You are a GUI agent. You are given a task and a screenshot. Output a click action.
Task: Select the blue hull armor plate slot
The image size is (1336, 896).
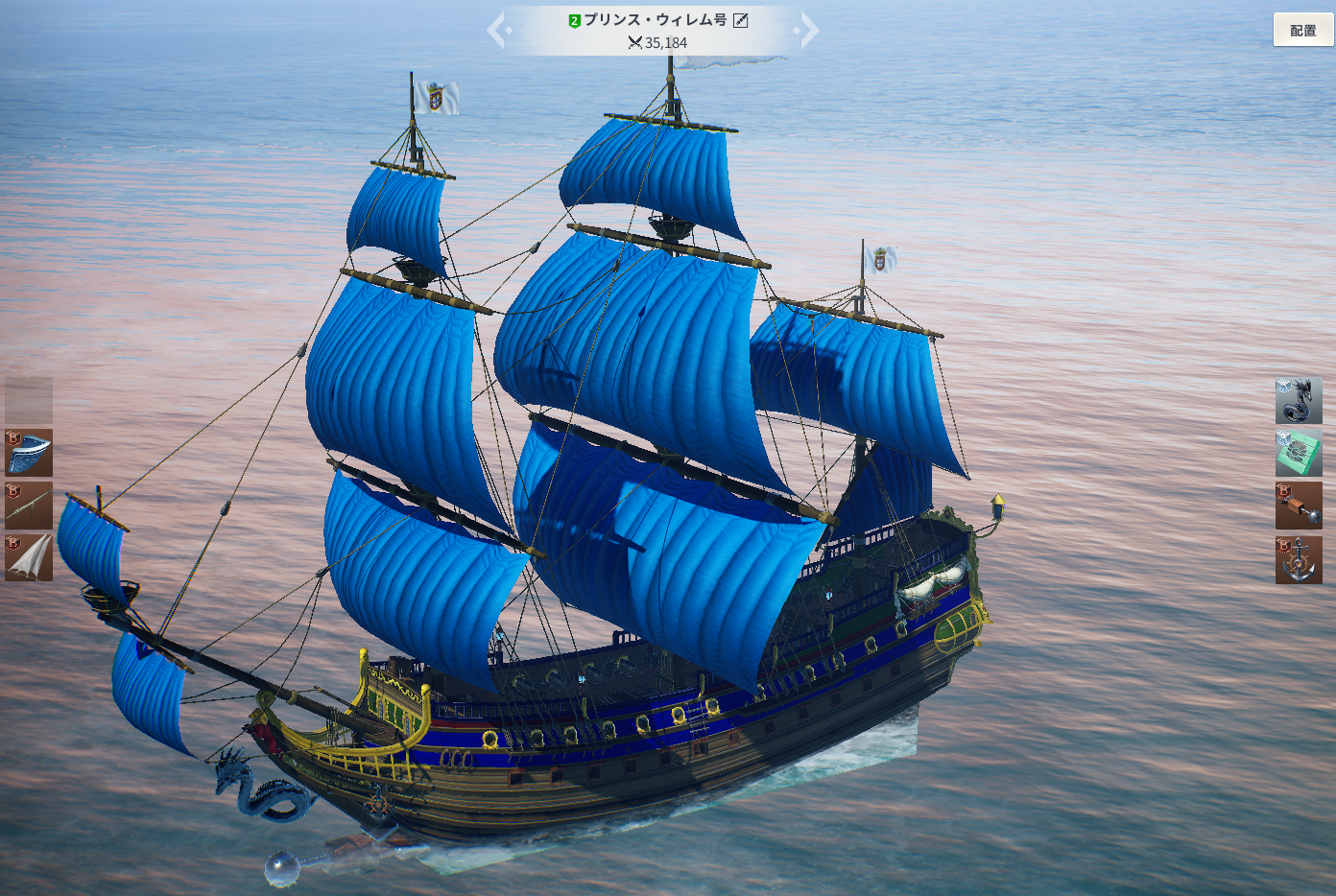click(29, 454)
